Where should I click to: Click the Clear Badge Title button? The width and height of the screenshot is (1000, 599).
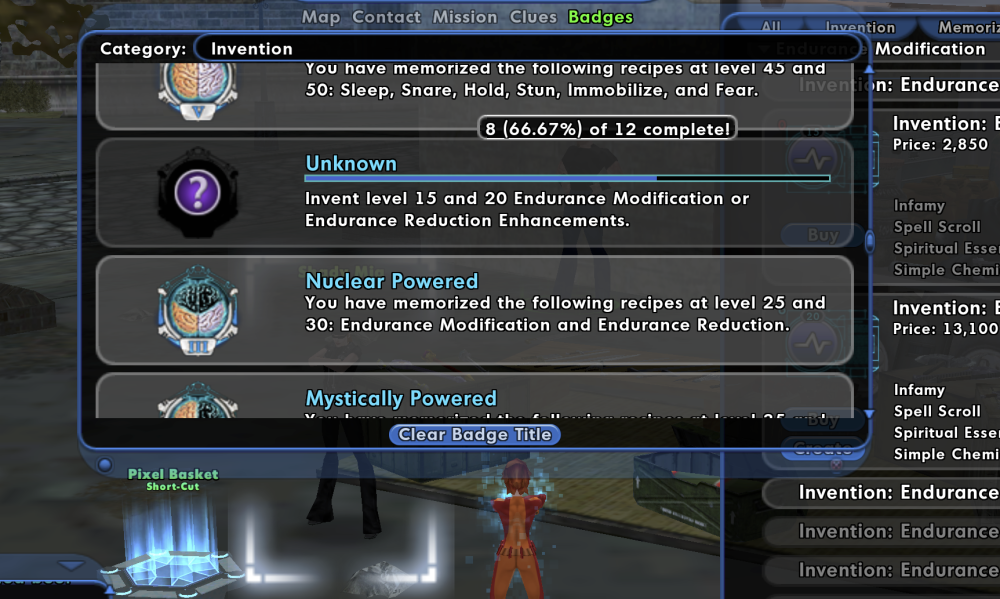(475, 434)
